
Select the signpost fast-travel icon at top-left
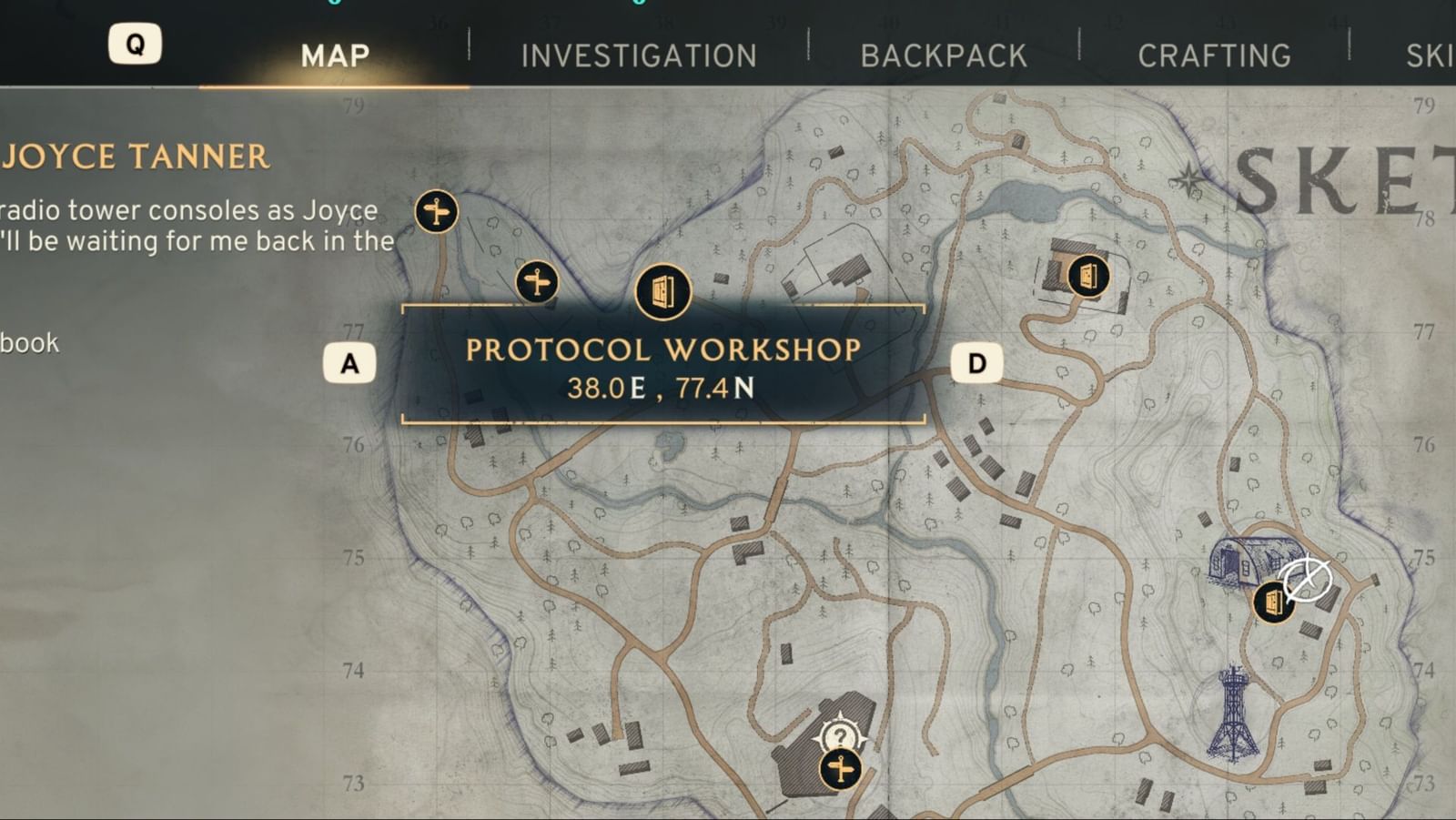point(436,209)
